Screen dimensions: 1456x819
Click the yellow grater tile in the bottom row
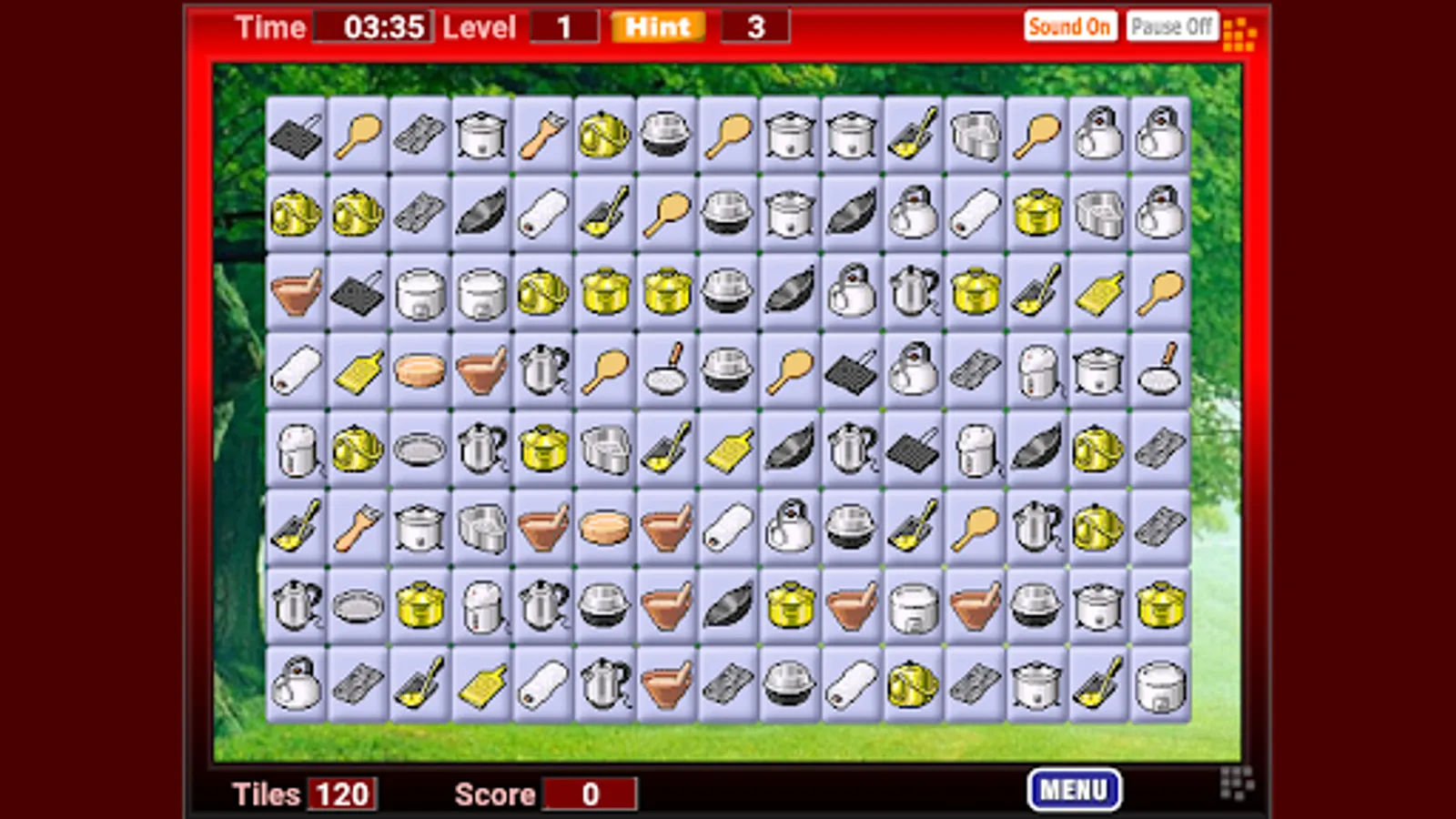(480, 685)
